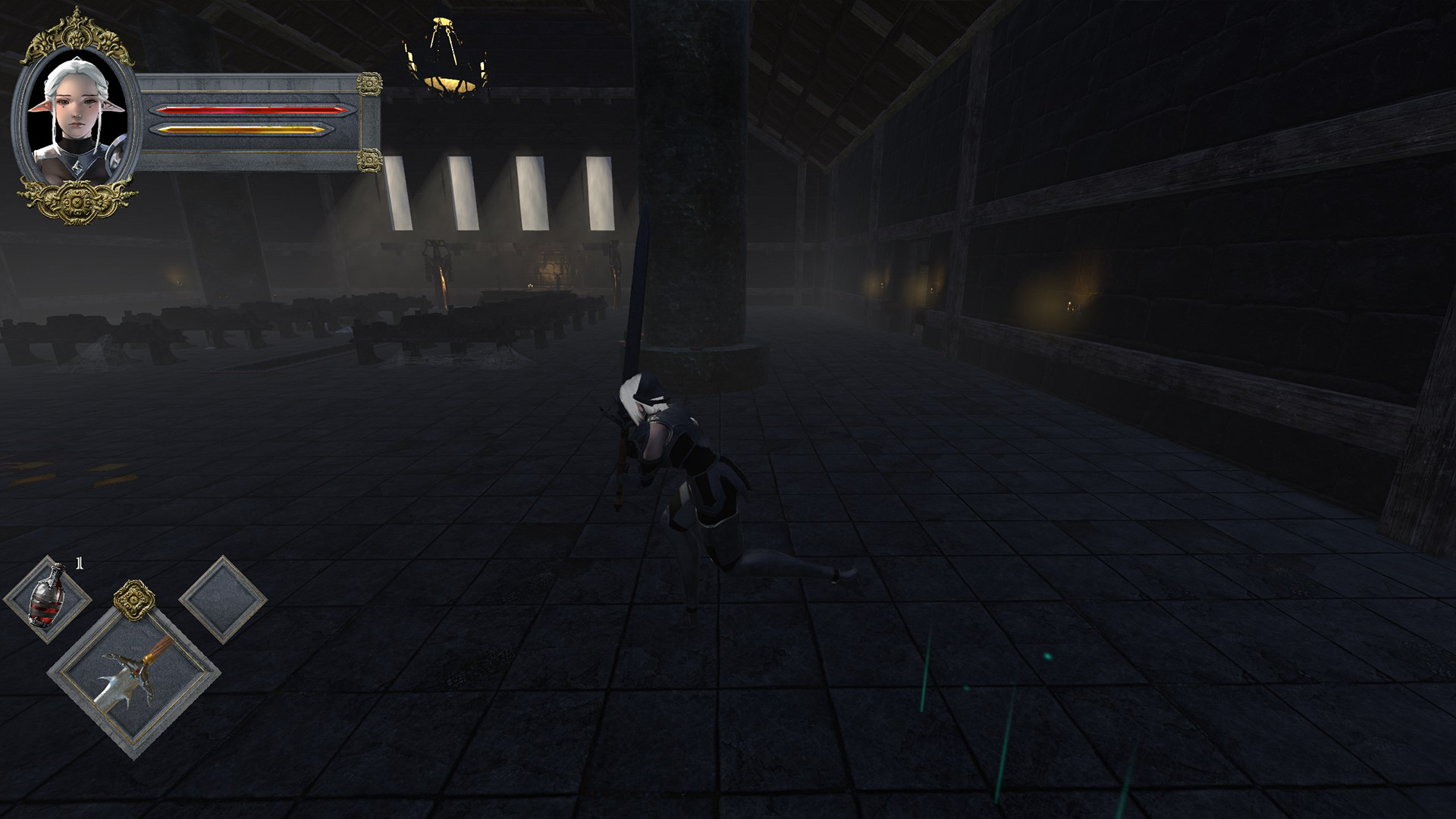Click the upper-right corner decoration of the HUD bar

pos(371,84)
